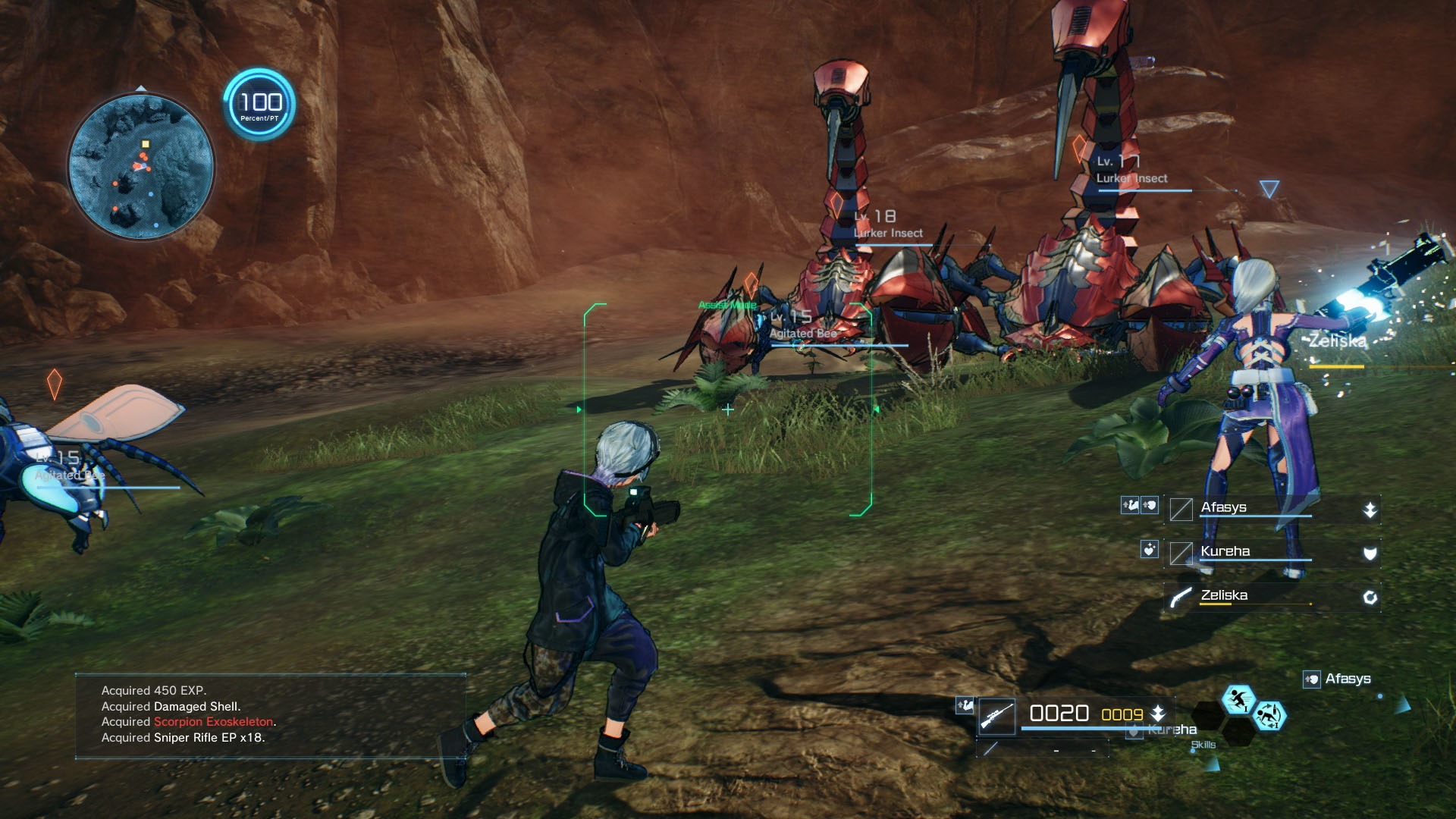Activate the rolling reload skill
This screenshot has height=819, width=1456.
(x=1269, y=716)
